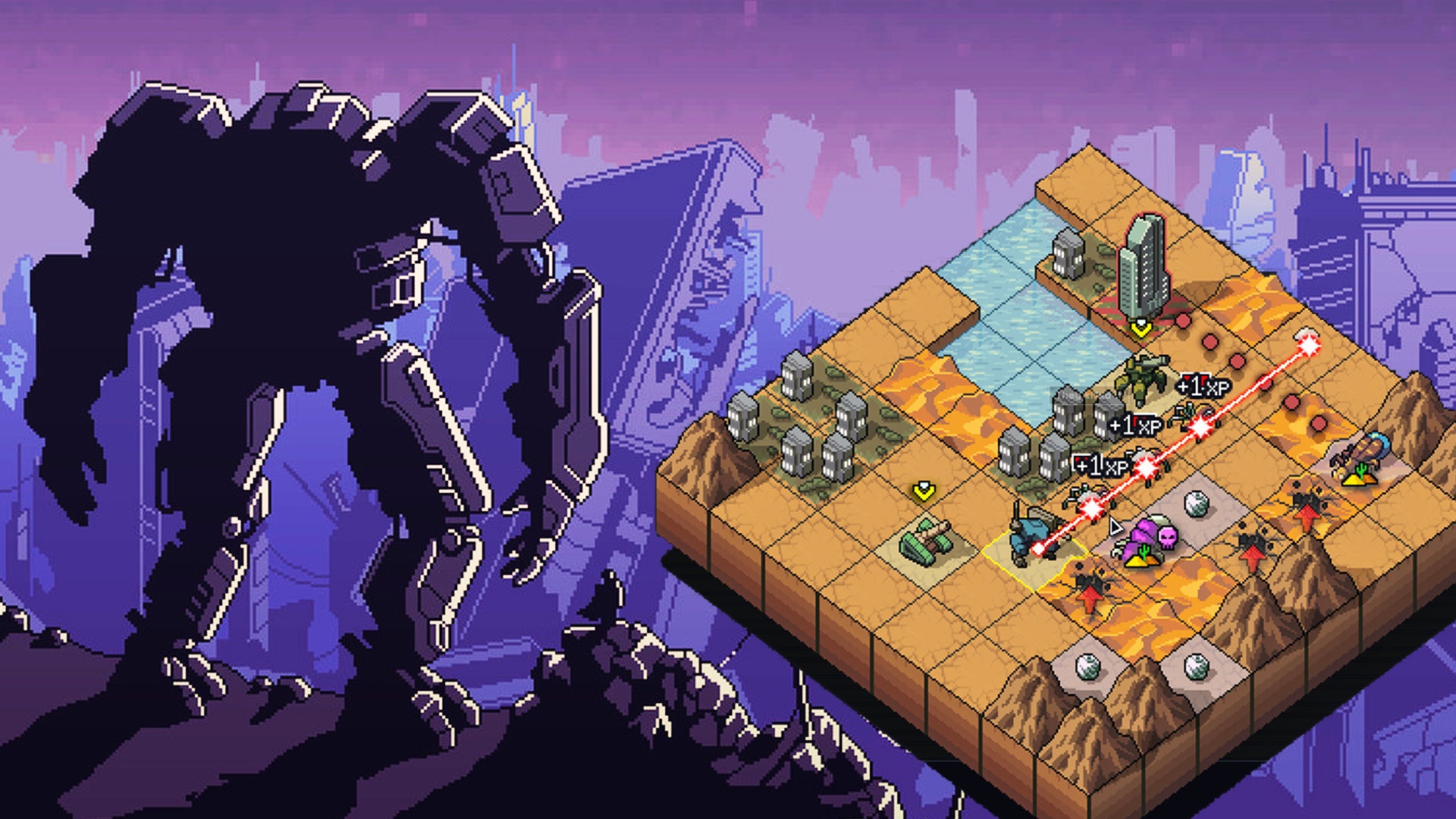
Task: Click the yellow chevron under the skyscraper
Action: 1140,327
